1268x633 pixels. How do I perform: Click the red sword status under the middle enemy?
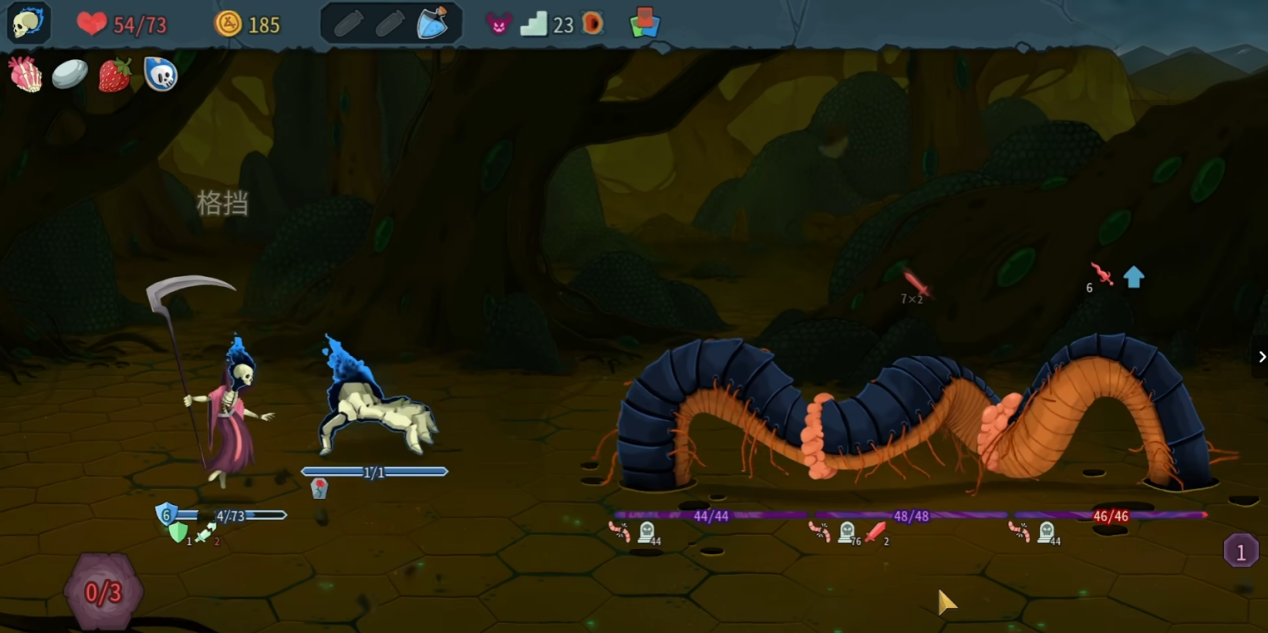click(x=875, y=532)
